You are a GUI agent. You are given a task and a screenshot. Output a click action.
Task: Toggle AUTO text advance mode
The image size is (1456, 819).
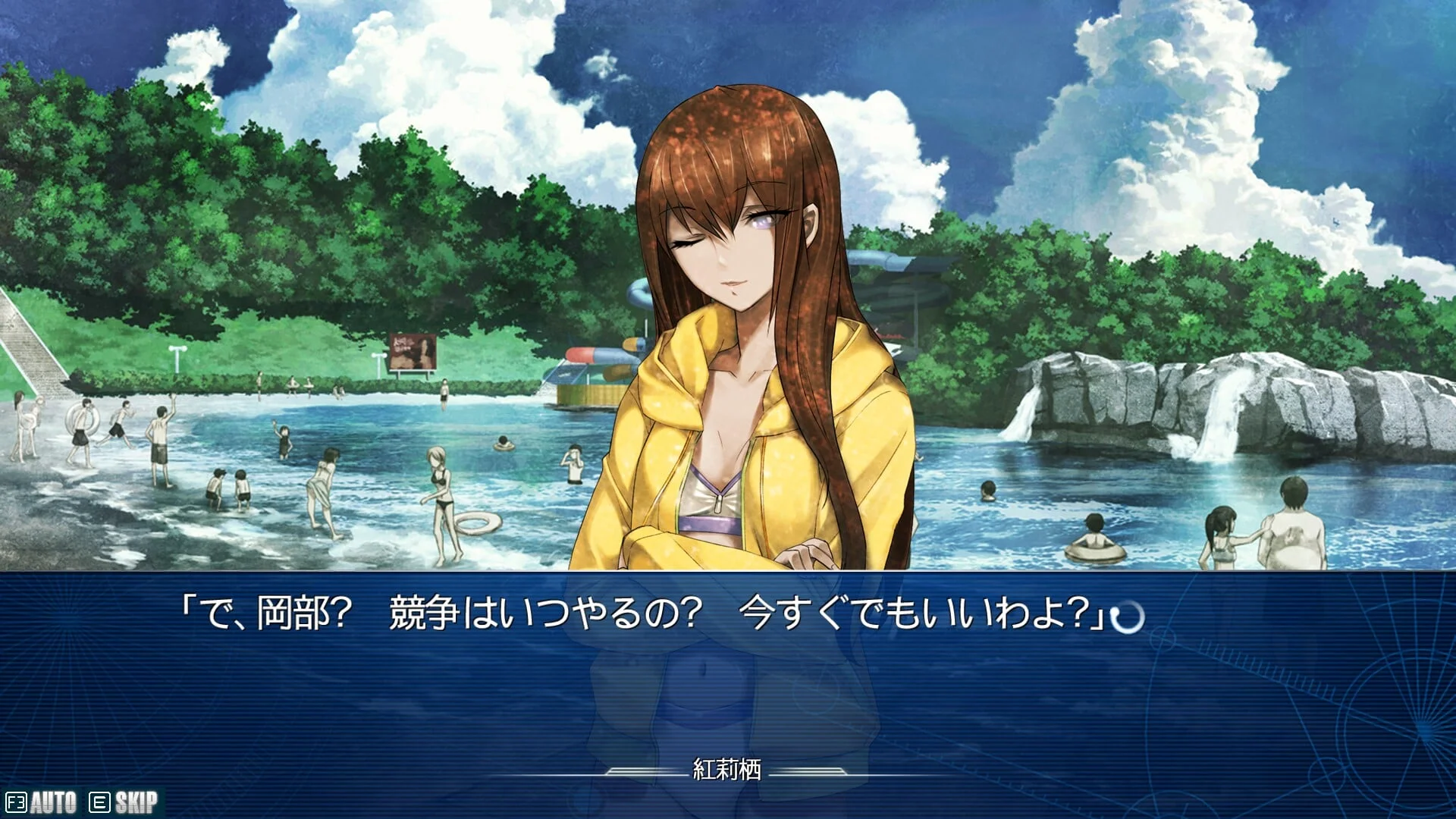42,802
